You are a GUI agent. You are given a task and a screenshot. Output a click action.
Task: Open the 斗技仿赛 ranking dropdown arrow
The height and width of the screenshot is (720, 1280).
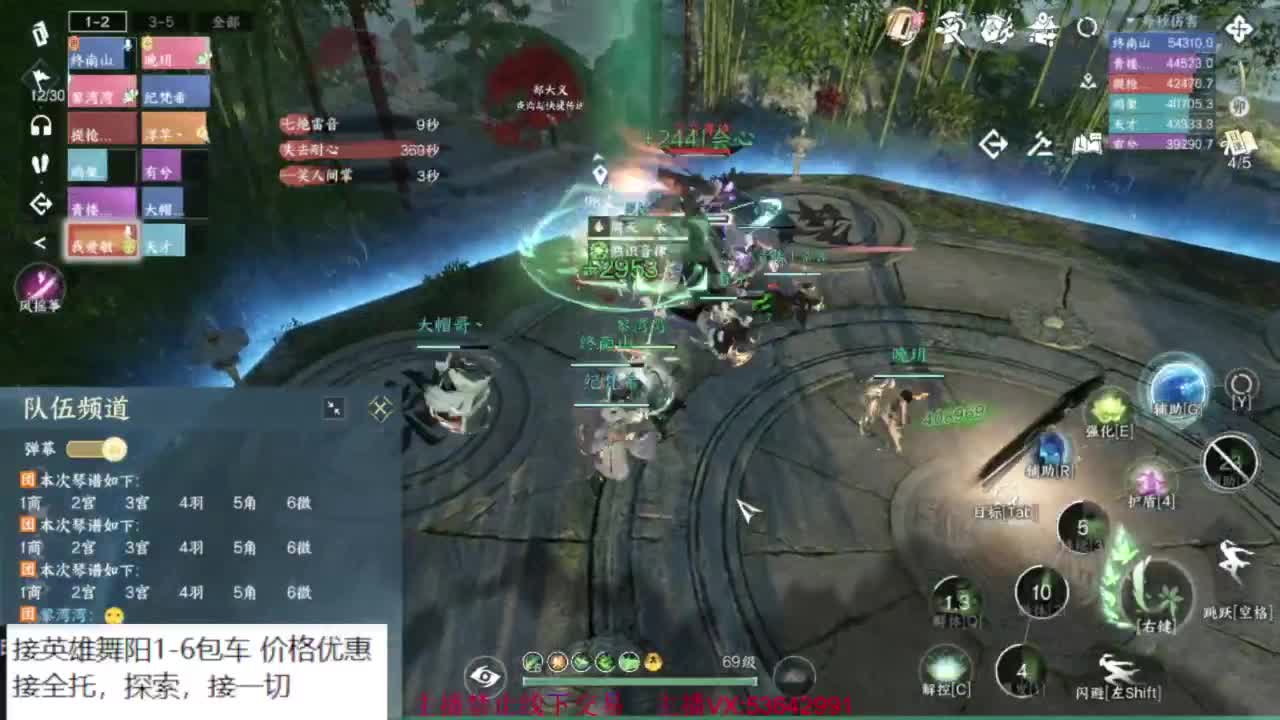click(1132, 20)
